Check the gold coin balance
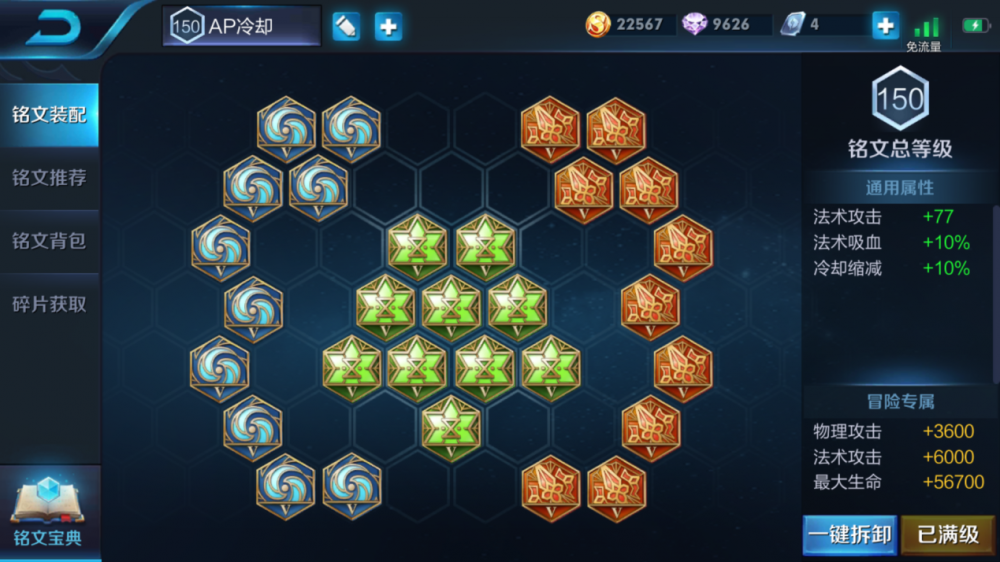Image resolution: width=1000 pixels, height=562 pixels. click(625, 24)
